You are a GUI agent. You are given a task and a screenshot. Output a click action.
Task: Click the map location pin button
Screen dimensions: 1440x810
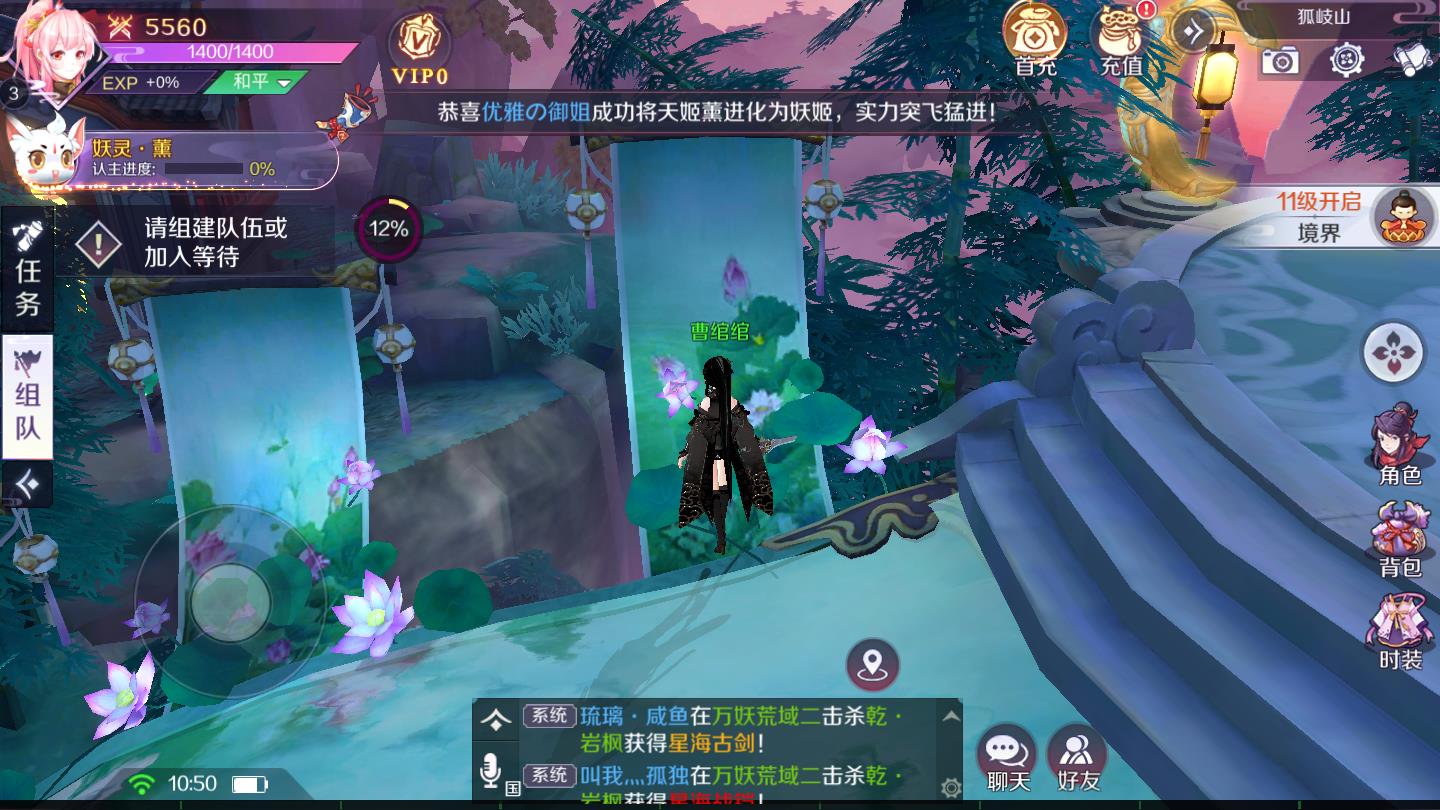pos(872,663)
